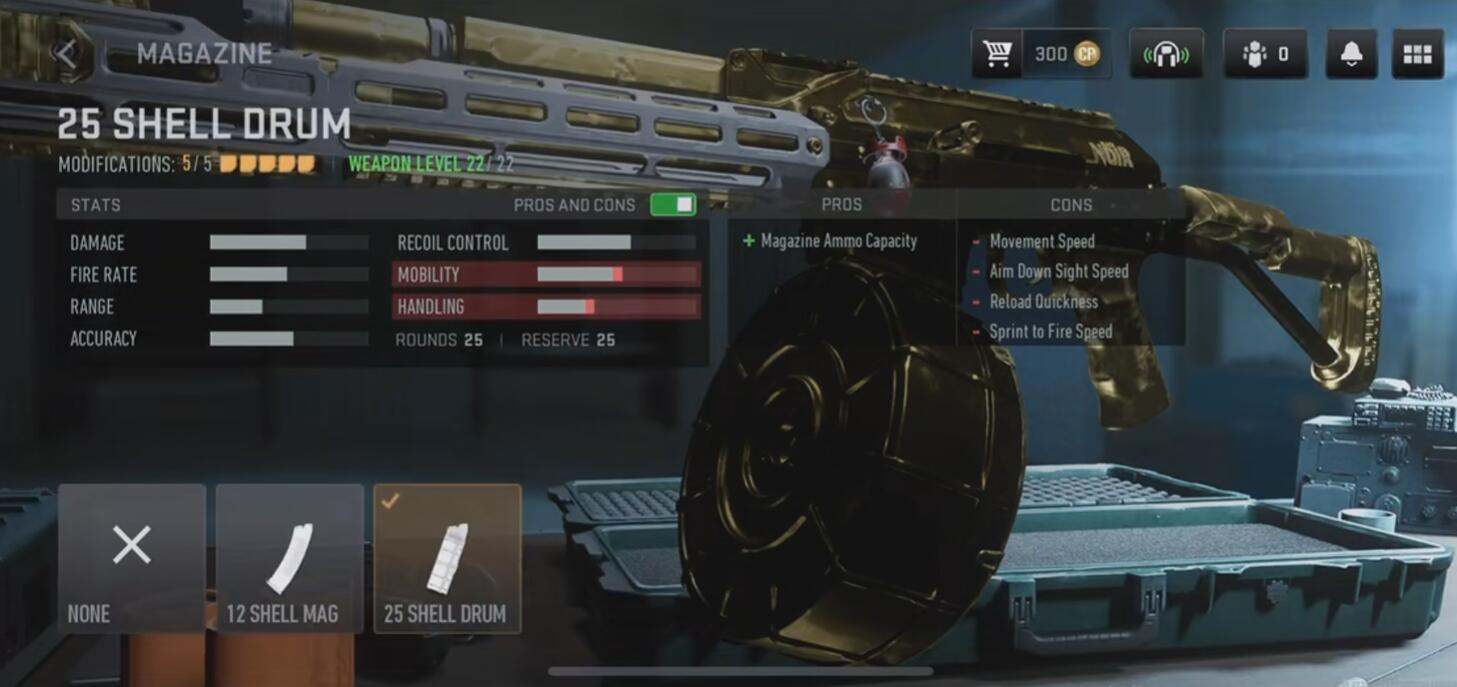Open the CP store cart
The height and width of the screenshot is (687, 1457).
(997, 54)
